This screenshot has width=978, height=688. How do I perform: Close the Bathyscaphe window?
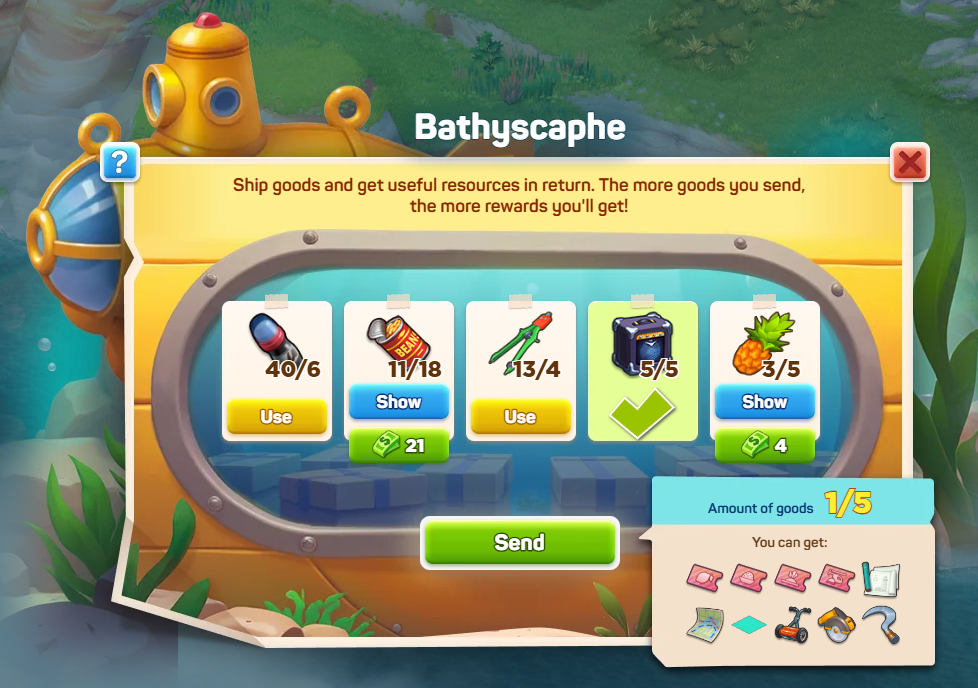pos(909,162)
